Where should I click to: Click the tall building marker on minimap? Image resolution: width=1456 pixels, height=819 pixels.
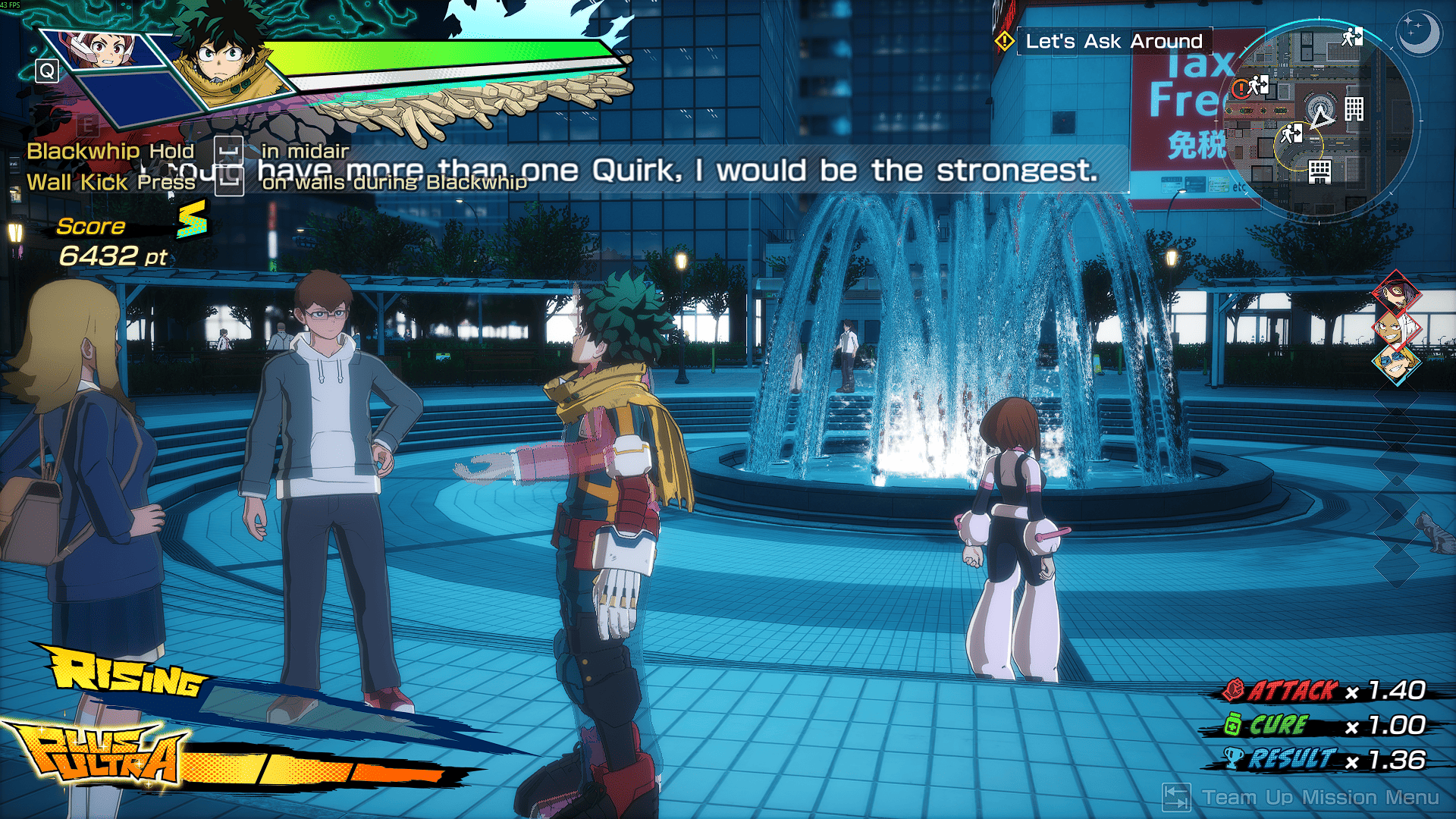point(1354,109)
